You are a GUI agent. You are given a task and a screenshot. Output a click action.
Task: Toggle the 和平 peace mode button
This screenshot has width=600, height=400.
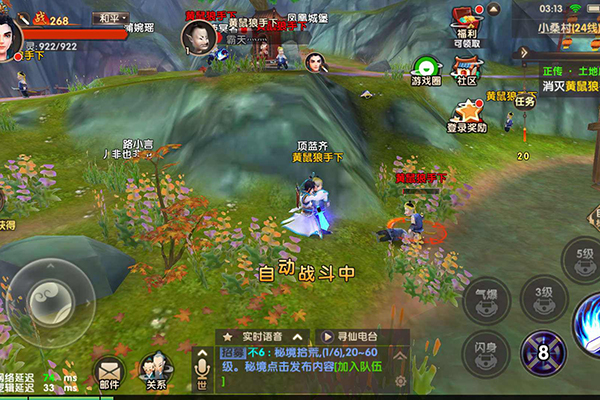coord(109,18)
